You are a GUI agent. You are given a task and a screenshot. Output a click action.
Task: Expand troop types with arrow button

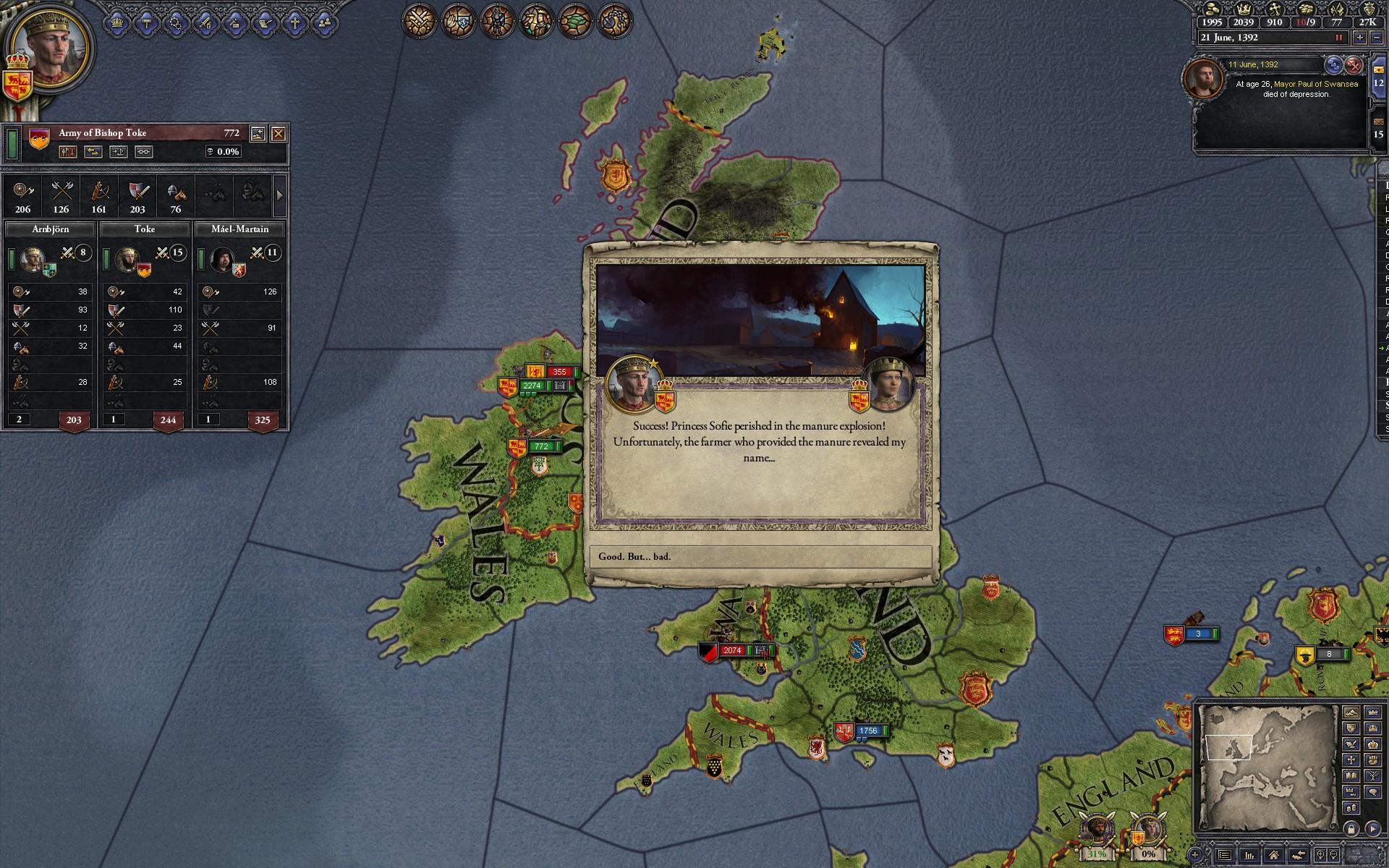[x=280, y=195]
